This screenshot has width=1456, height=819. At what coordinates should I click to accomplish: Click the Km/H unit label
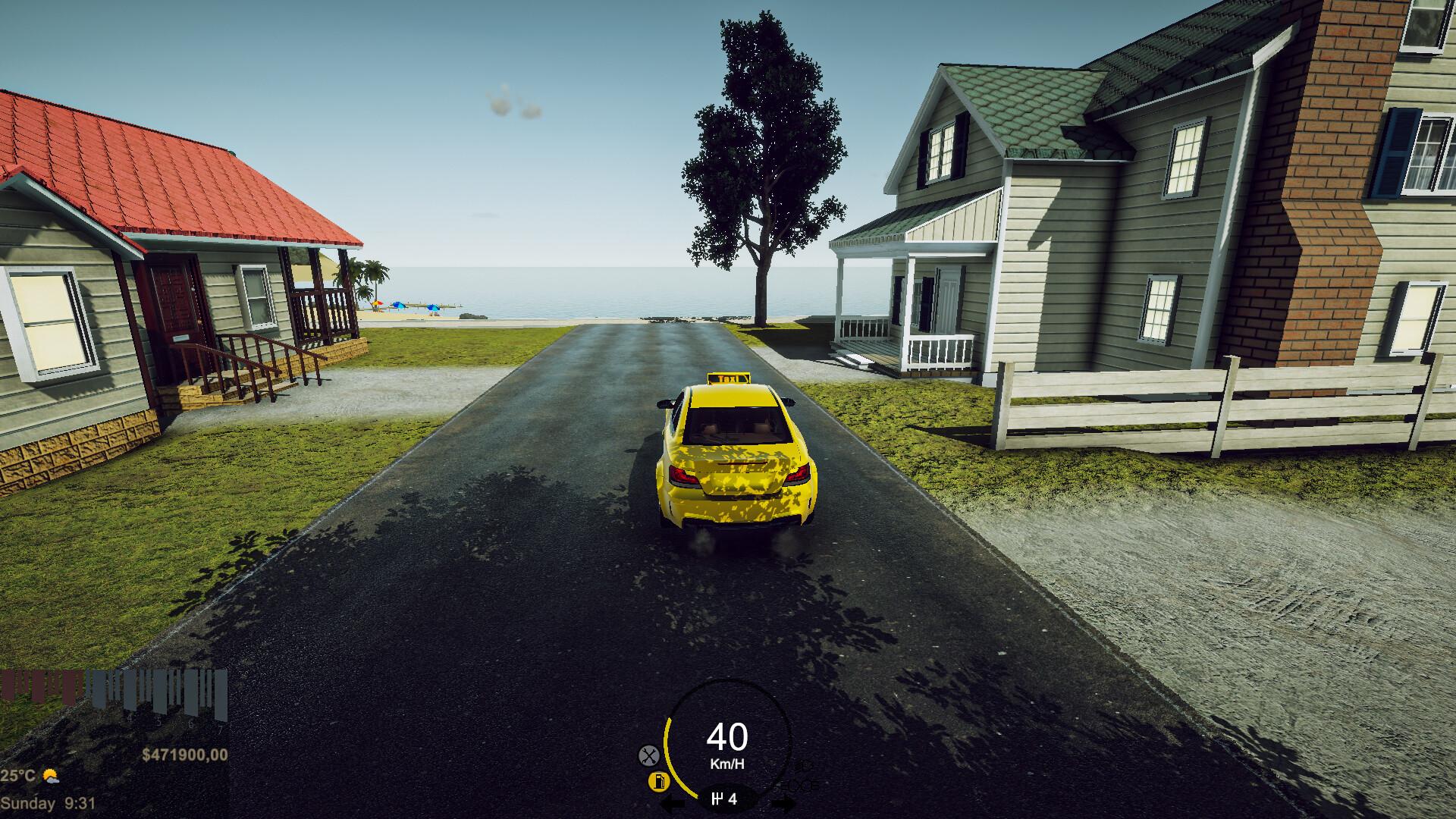coord(728,764)
